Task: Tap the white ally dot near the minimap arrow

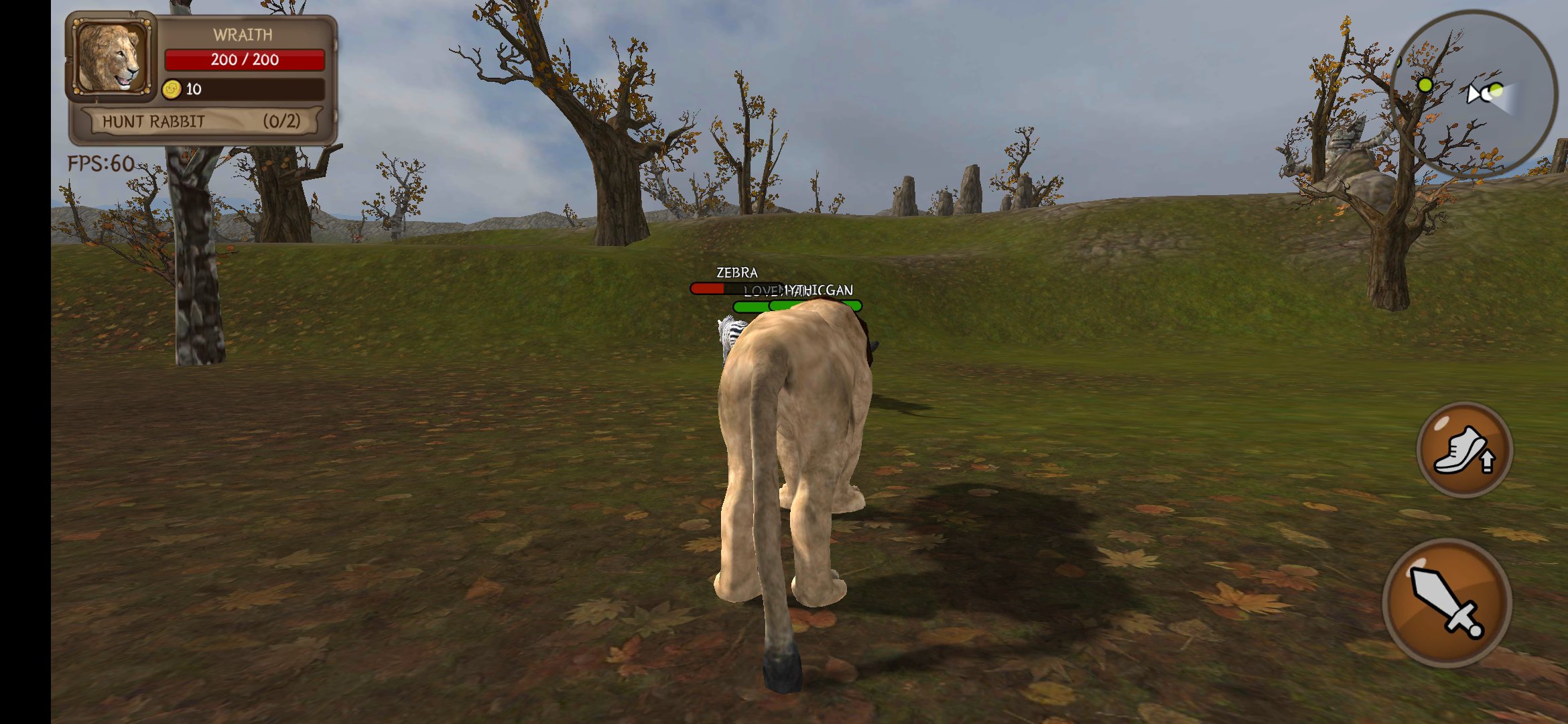Action: click(1486, 94)
